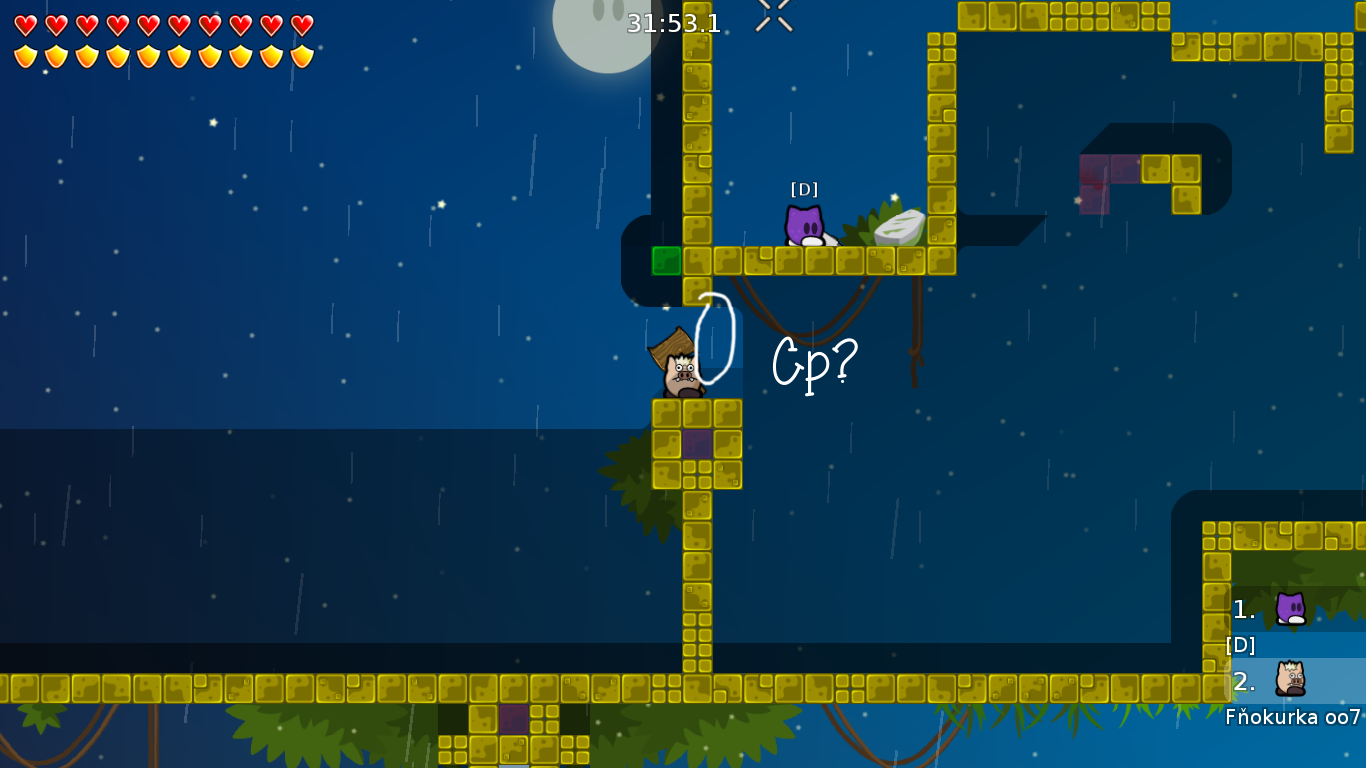Expand the scoreboard entry labeled [D]
Viewport: 1366px width, 768px height.
click(x=1240, y=645)
